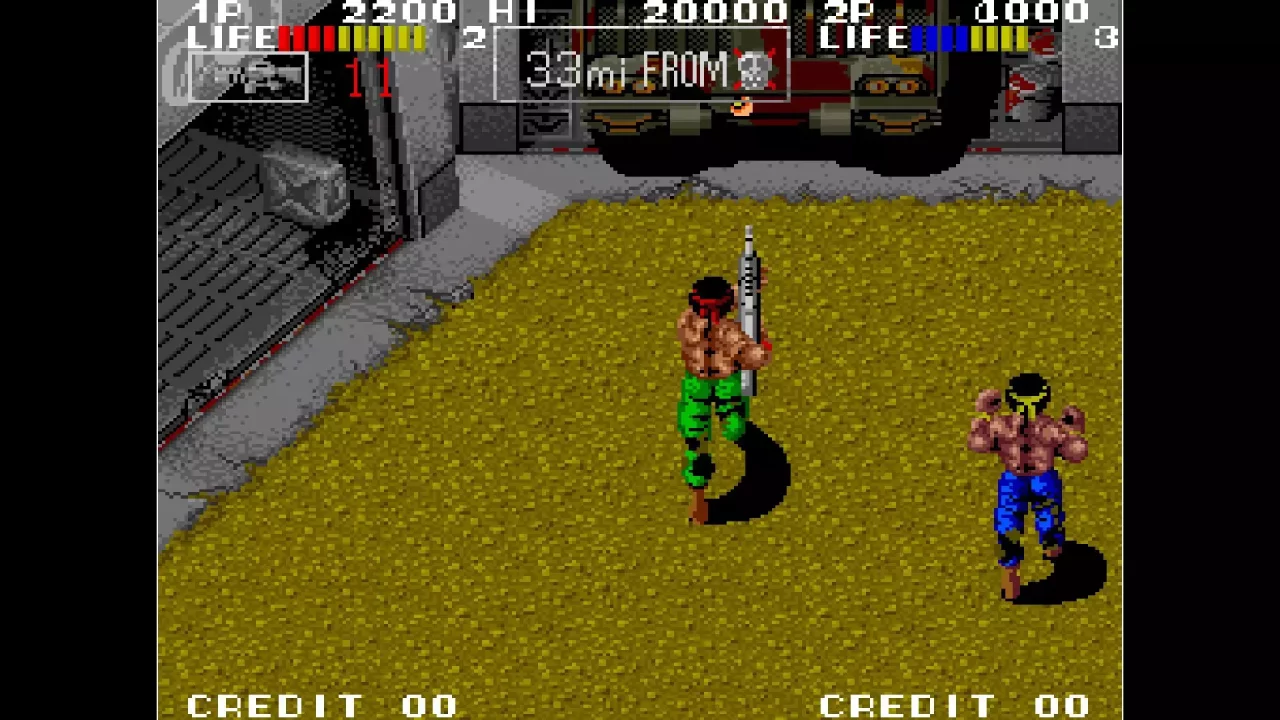Image resolution: width=1280 pixels, height=720 pixels.
Task: Click the small orange flame near the truck
Action: tap(743, 108)
